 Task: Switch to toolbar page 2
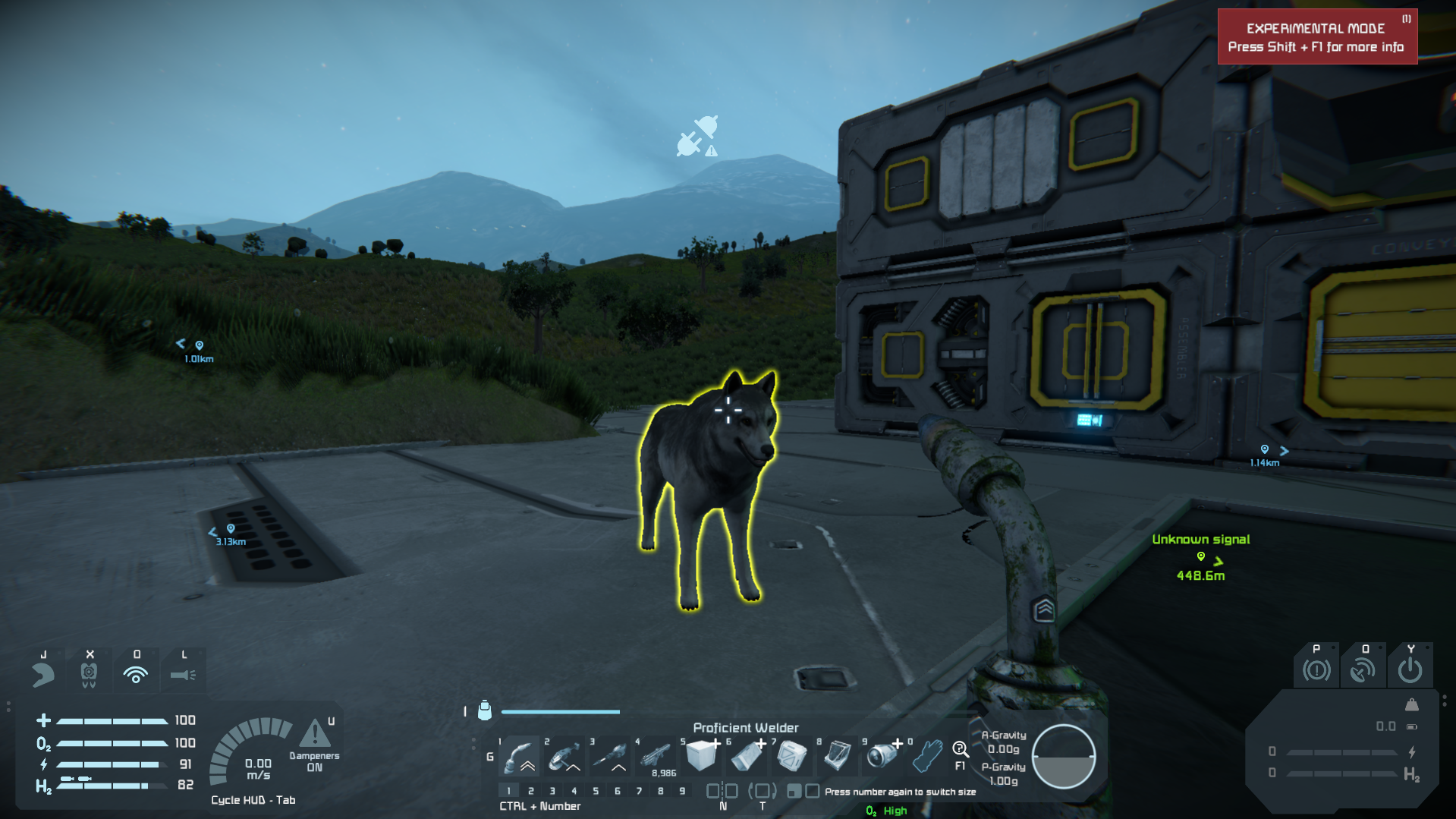click(x=530, y=791)
